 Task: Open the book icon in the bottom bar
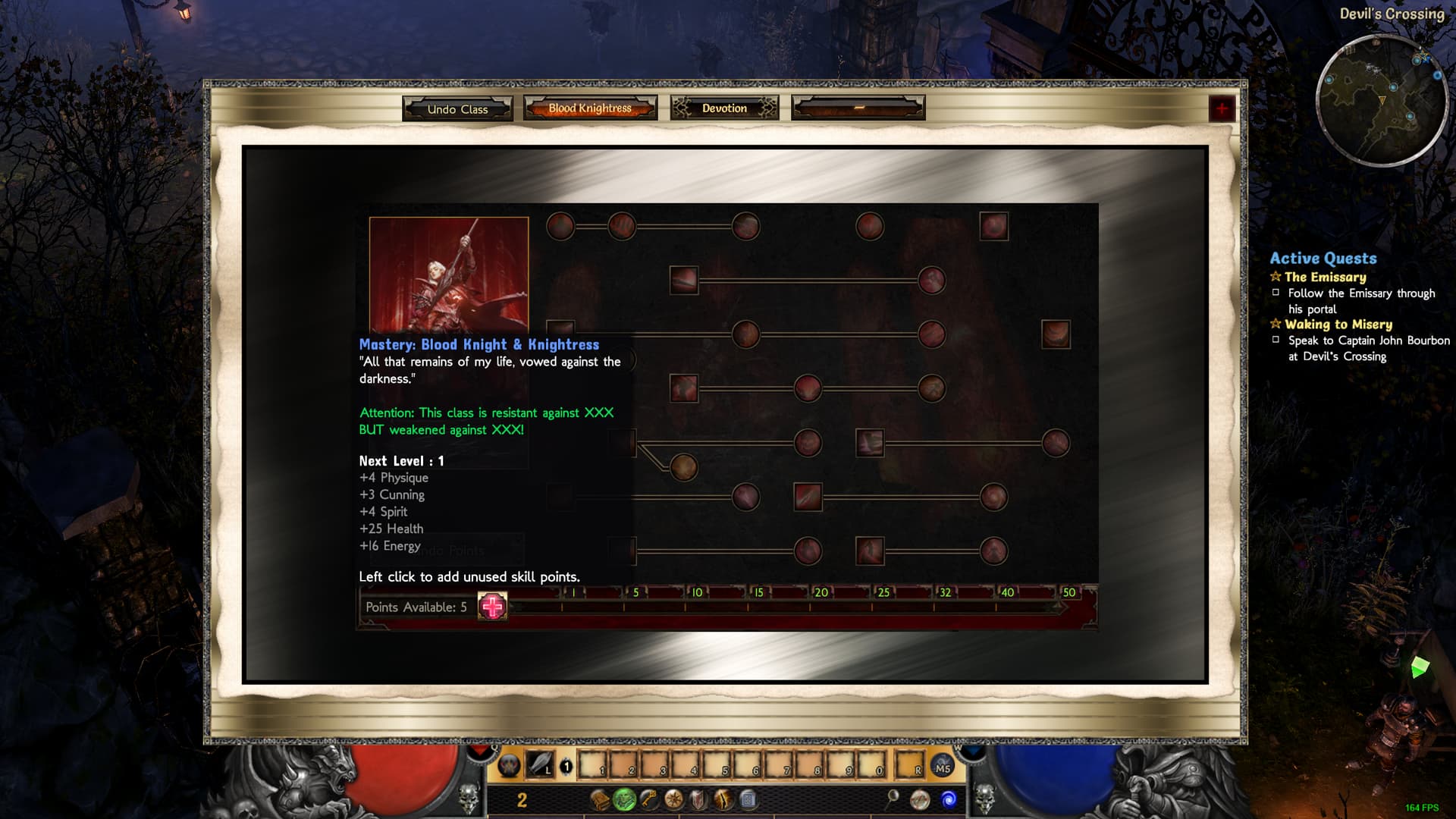click(600, 799)
